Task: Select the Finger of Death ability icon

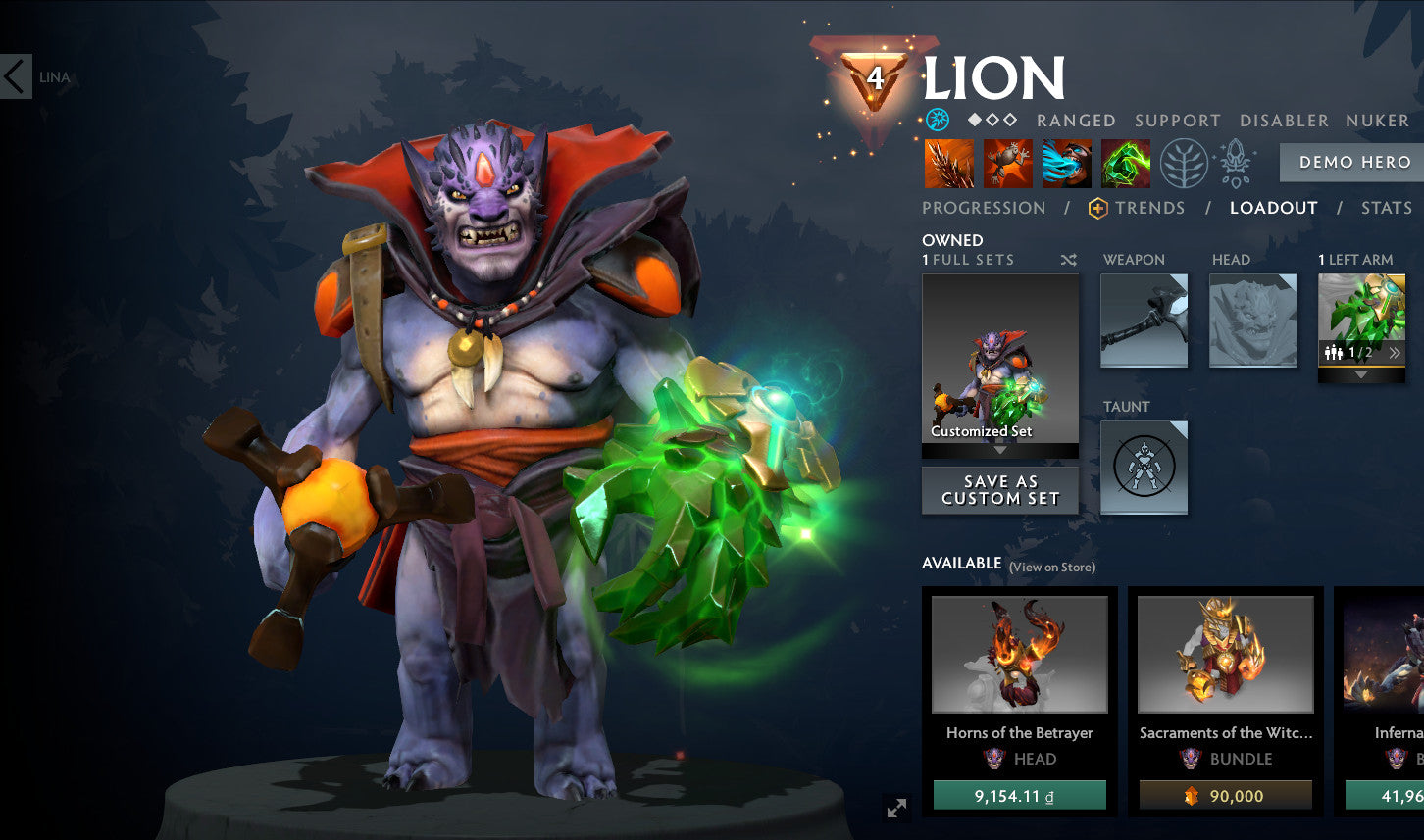Action: click(1126, 163)
